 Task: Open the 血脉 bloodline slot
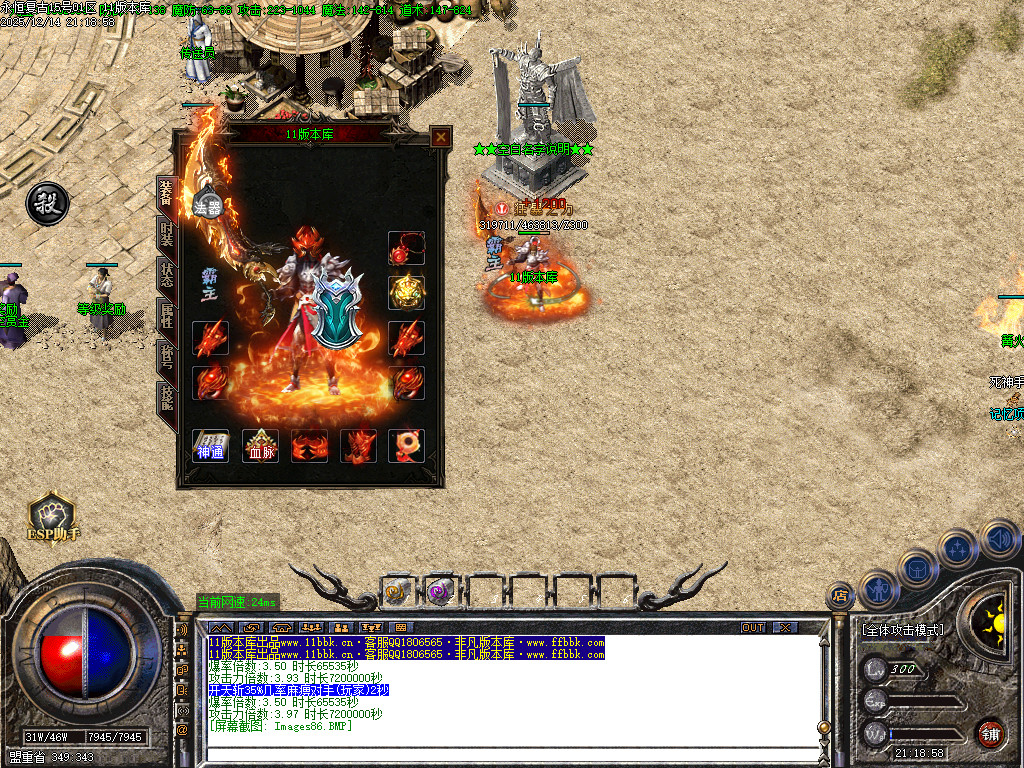pyautogui.click(x=260, y=446)
